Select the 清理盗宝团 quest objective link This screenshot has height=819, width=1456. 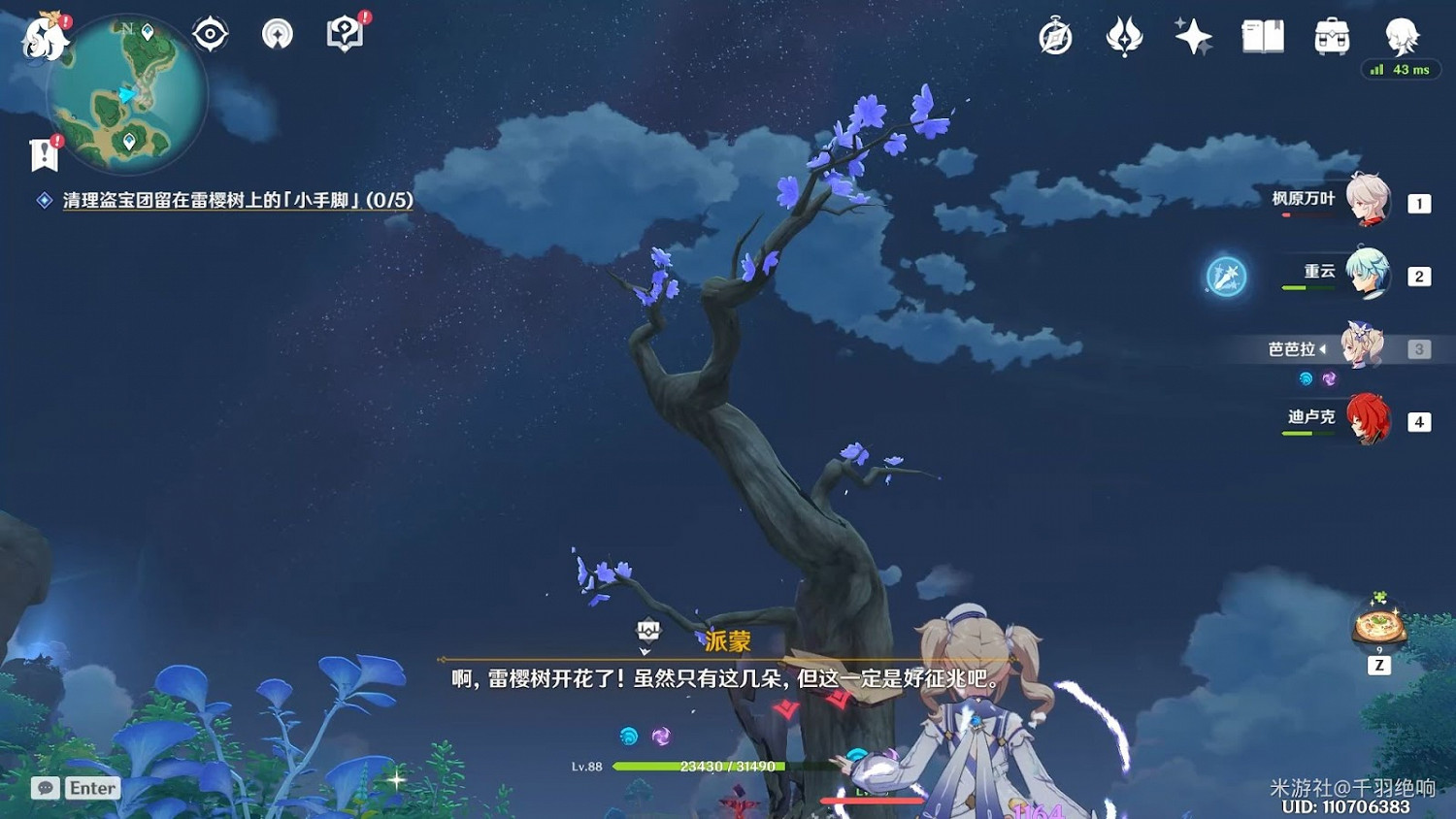[233, 200]
